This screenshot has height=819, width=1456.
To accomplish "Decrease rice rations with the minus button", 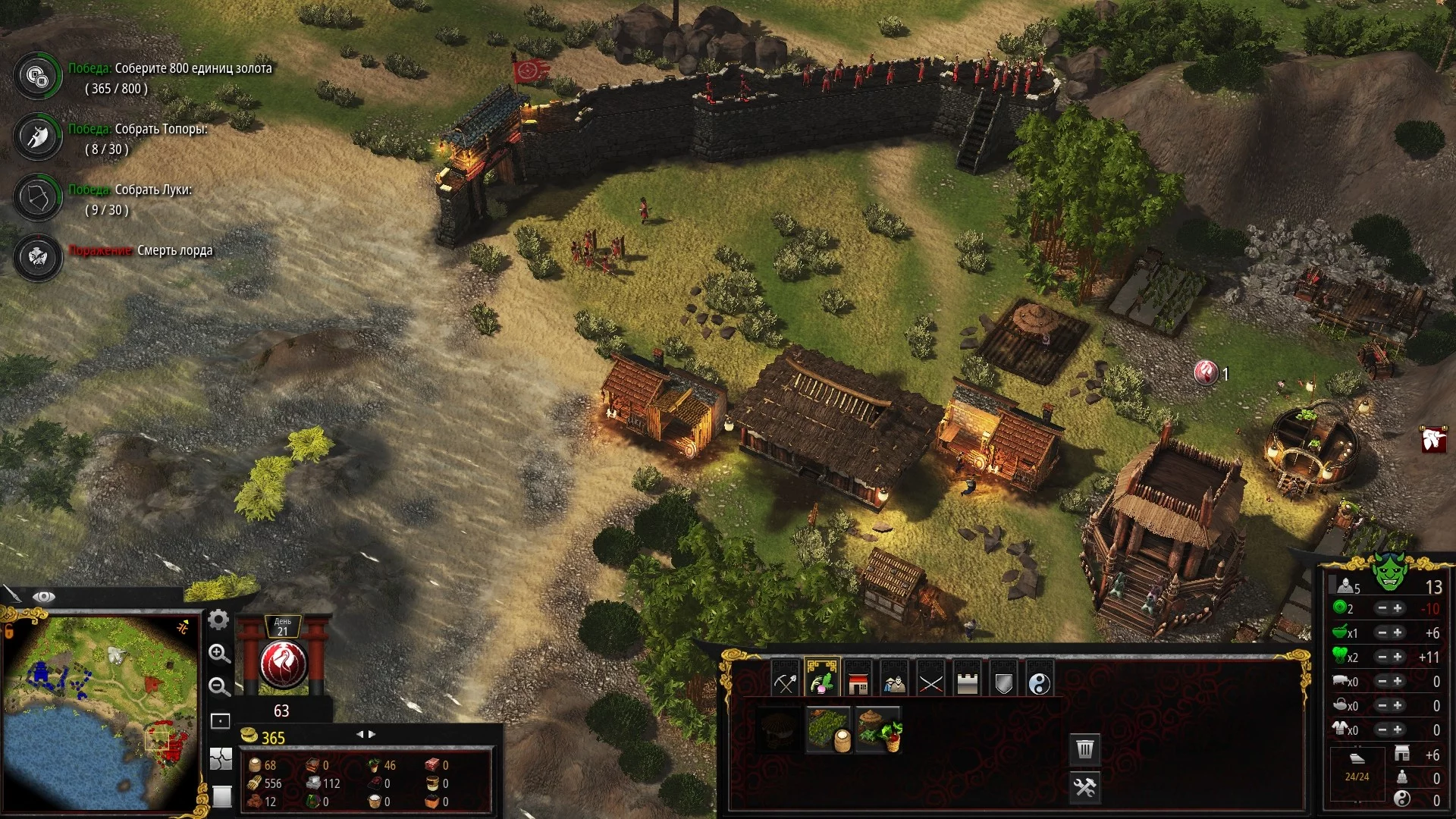I will click(x=1382, y=632).
